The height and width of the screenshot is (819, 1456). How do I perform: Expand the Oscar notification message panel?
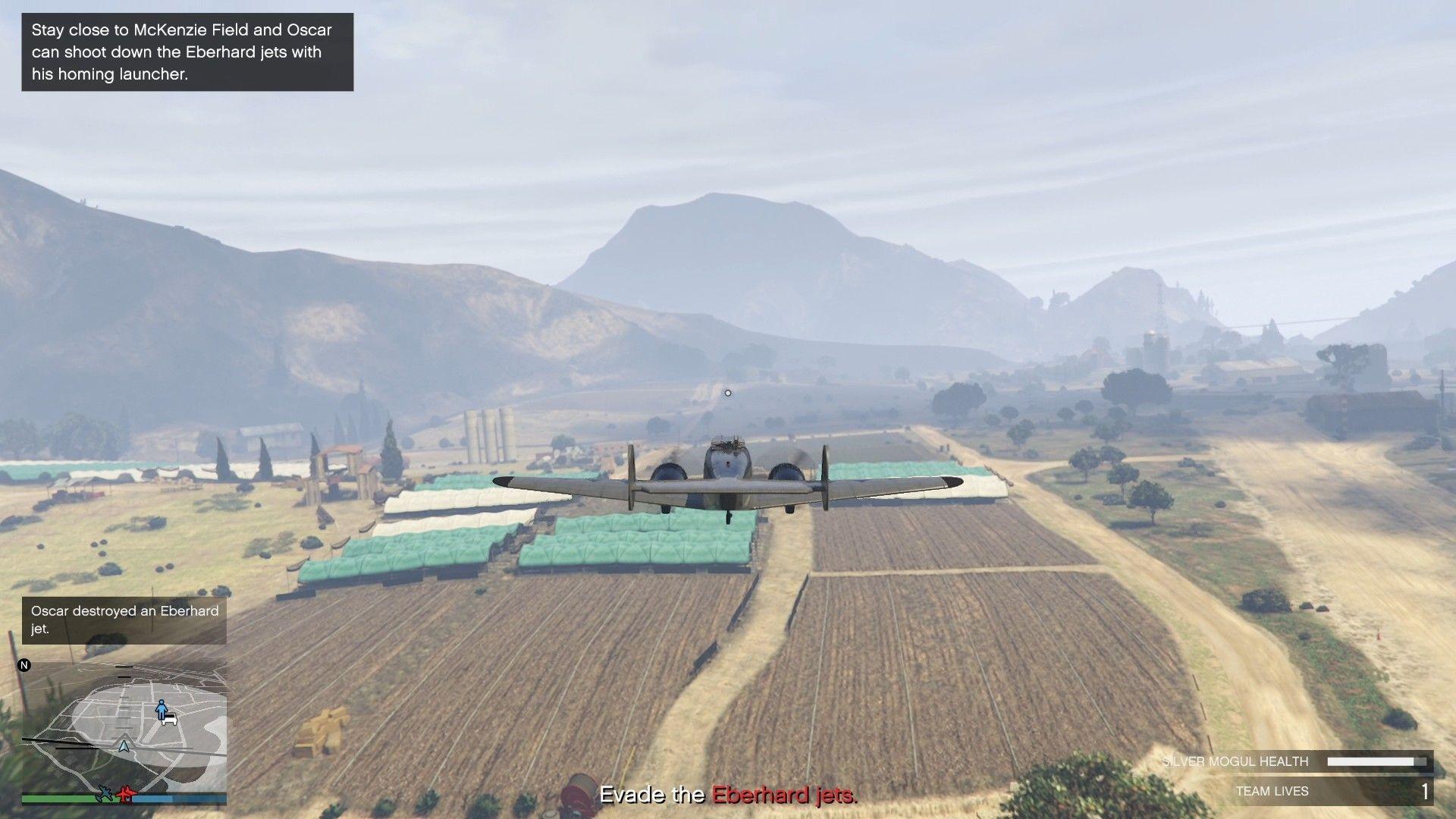coord(124,620)
